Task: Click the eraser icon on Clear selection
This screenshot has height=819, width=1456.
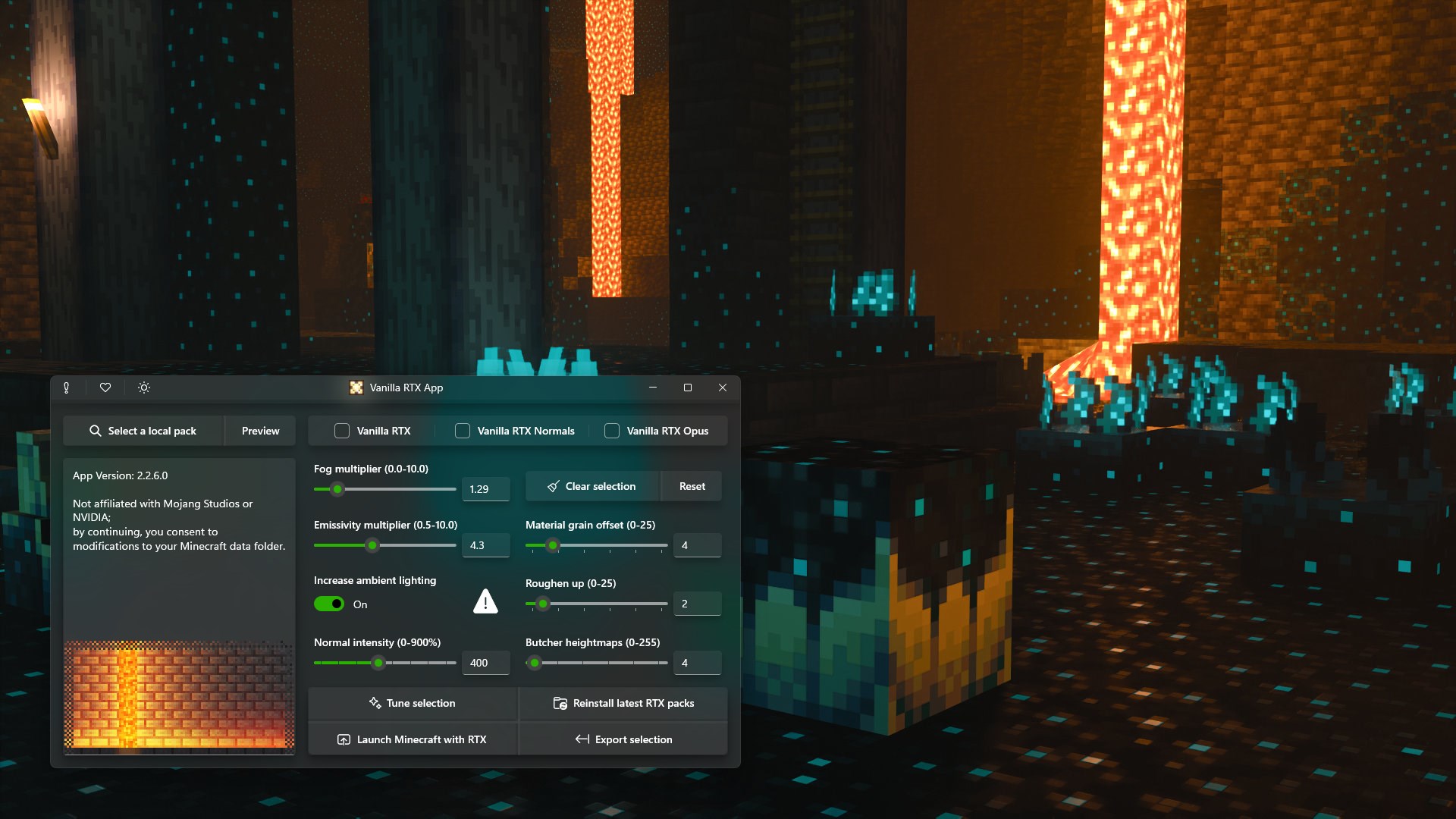Action: point(552,486)
